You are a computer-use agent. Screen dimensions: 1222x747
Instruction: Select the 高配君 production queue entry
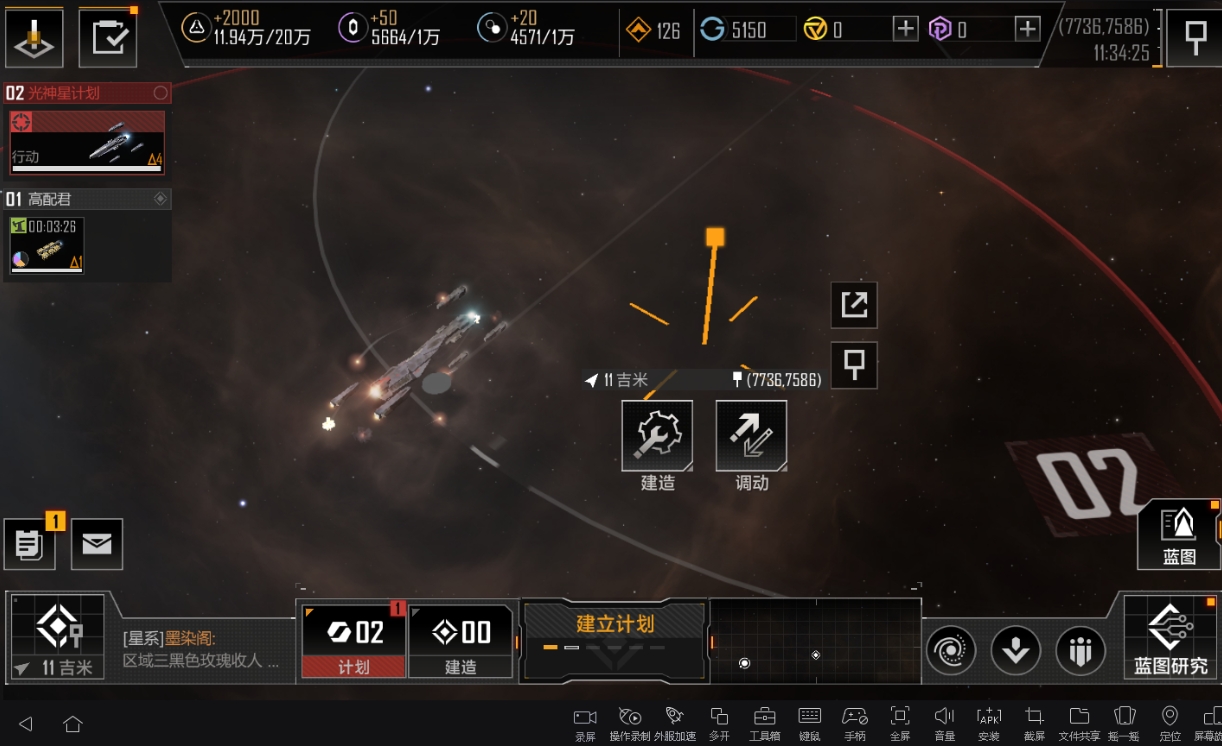87,236
